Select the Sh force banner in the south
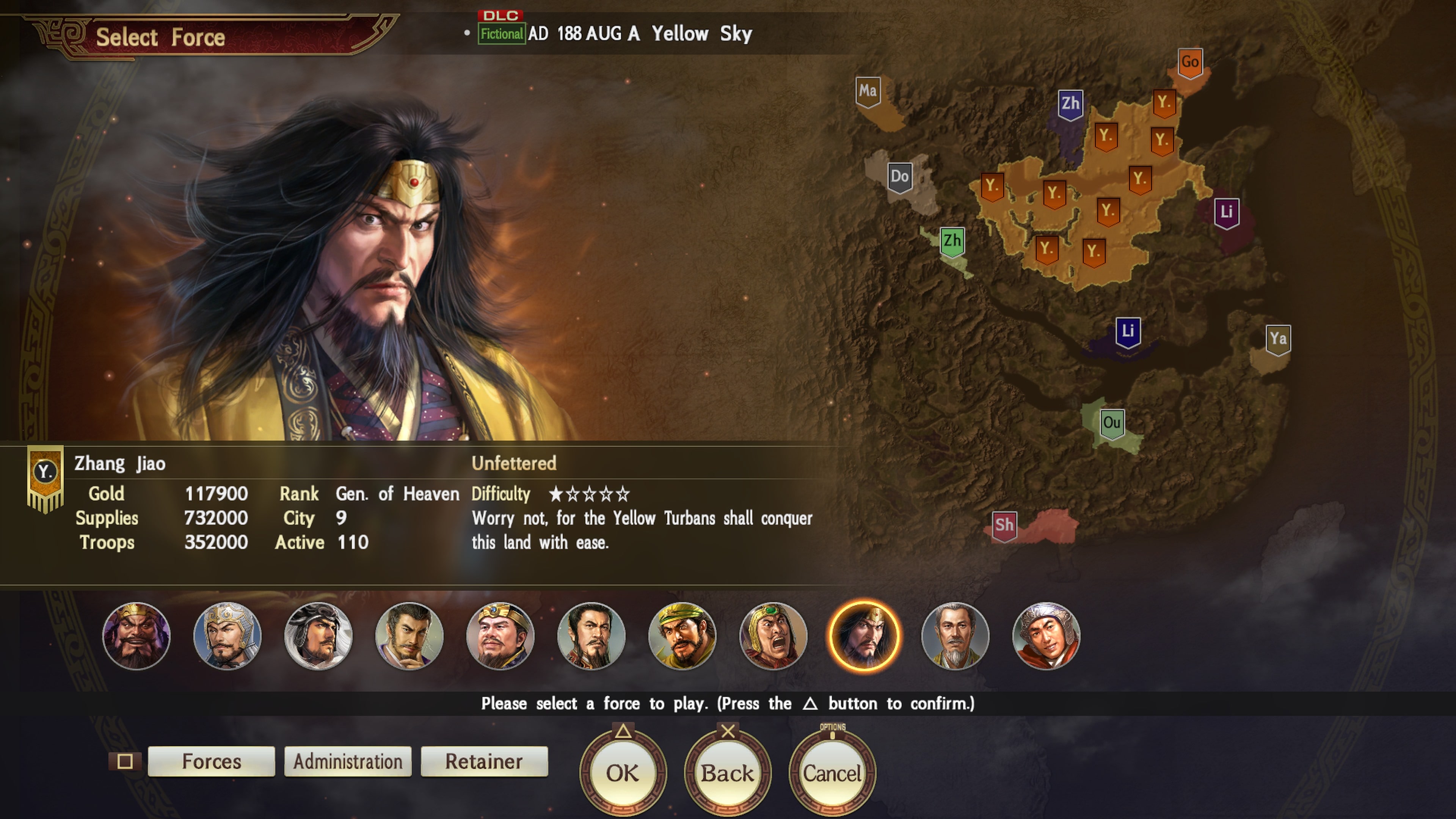Screen dimensions: 1456x819 tap(1004, 525)
